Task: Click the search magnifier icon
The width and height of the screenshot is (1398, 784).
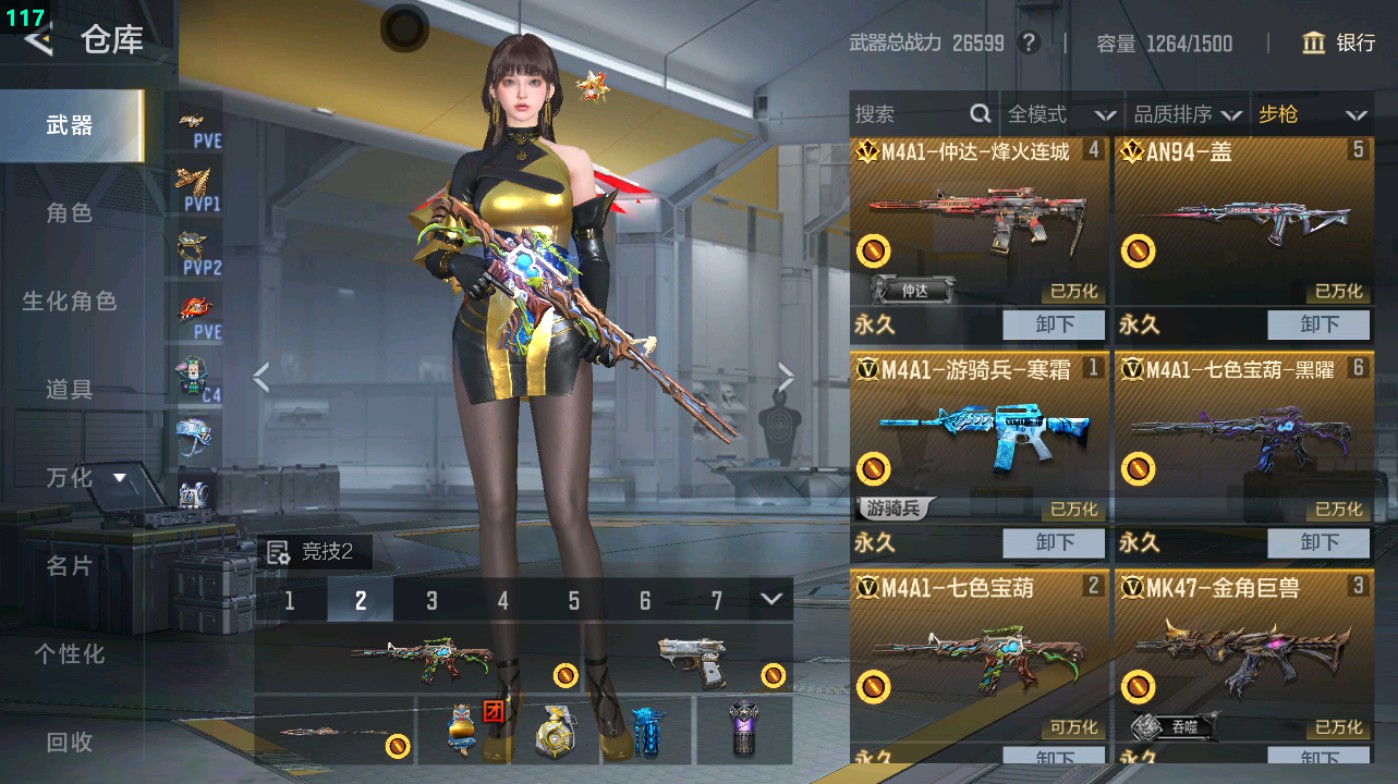Action: click(979, 114)
